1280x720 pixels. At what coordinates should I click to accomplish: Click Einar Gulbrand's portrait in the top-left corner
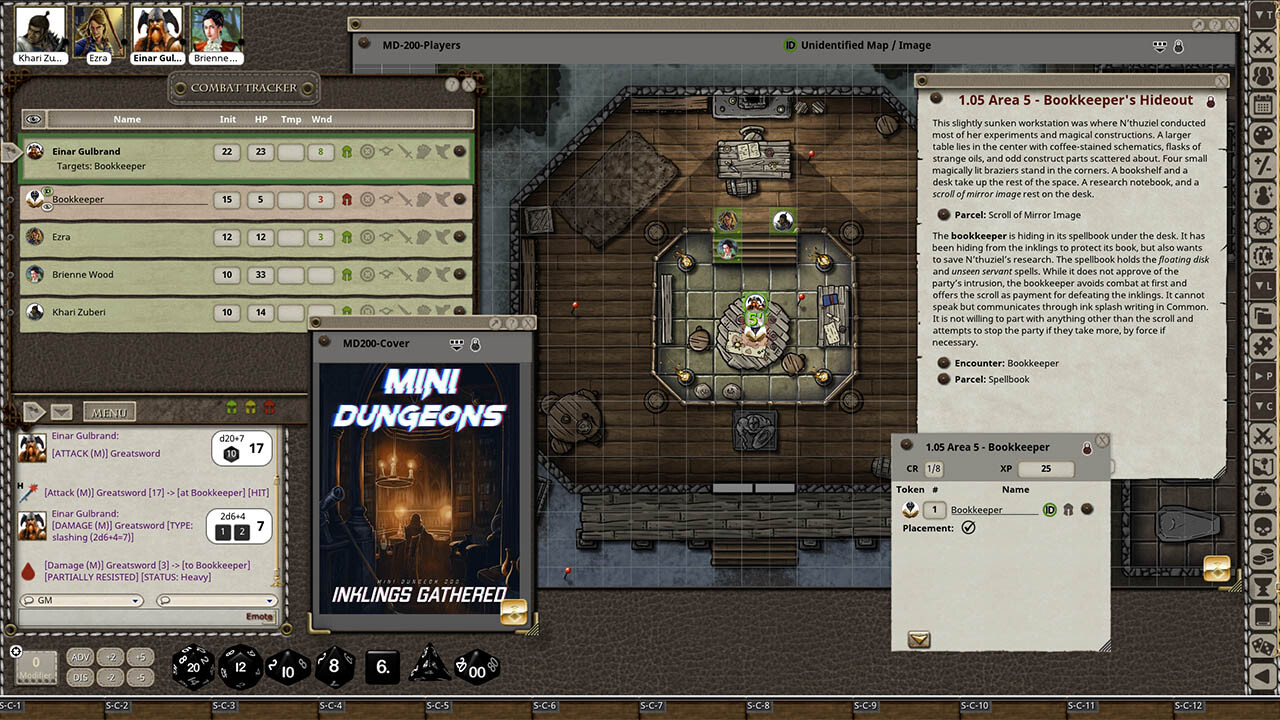(x=157, y=30)
